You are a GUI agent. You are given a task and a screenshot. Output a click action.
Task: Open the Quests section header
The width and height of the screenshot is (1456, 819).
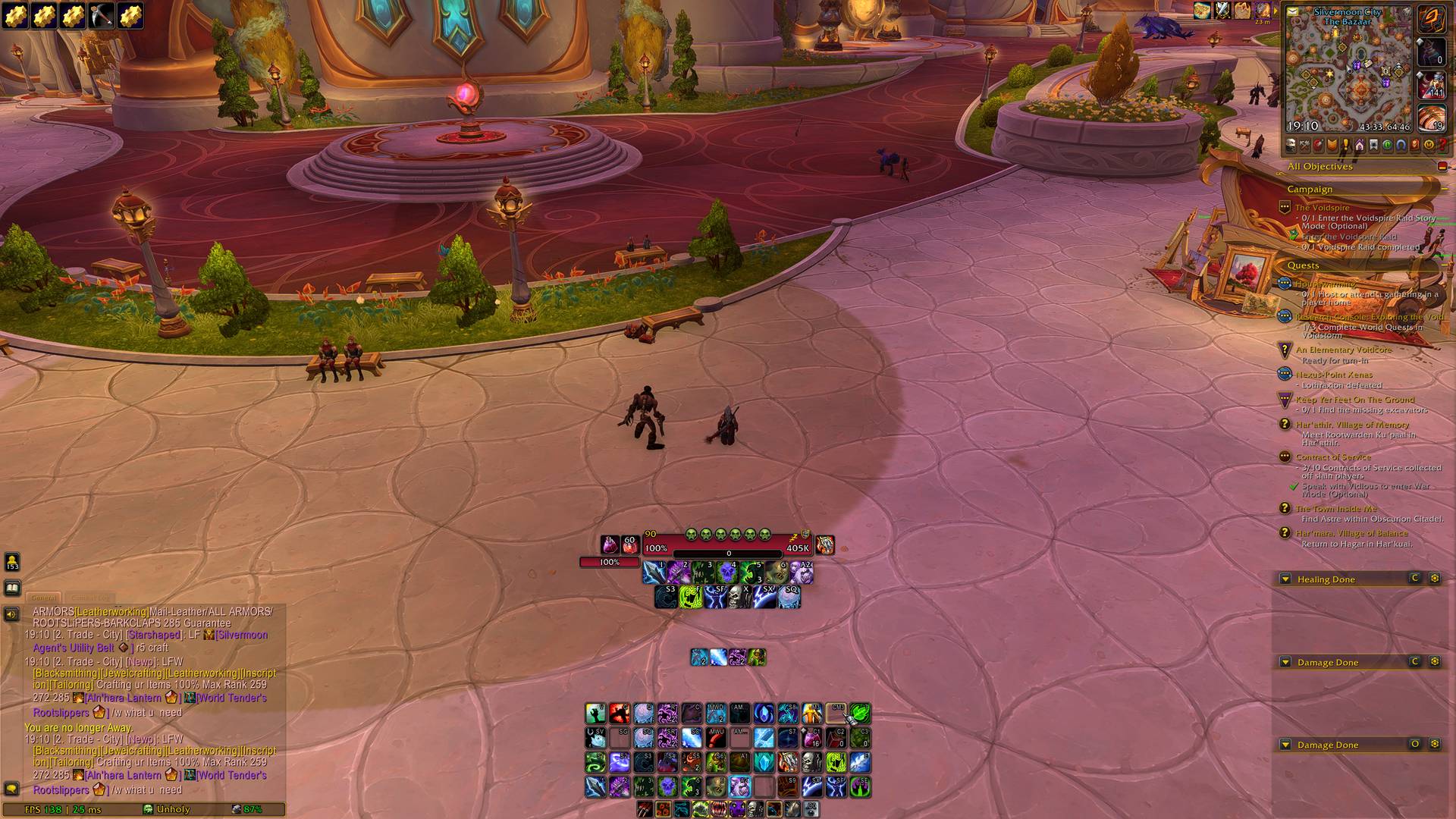pos(1303,265)
